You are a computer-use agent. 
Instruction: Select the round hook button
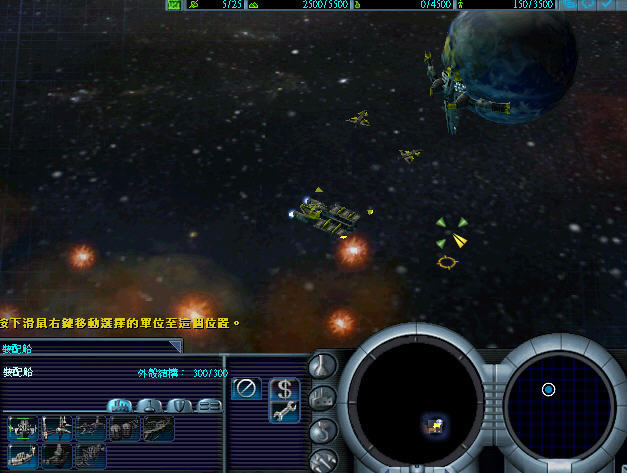(x=324, y=432)
